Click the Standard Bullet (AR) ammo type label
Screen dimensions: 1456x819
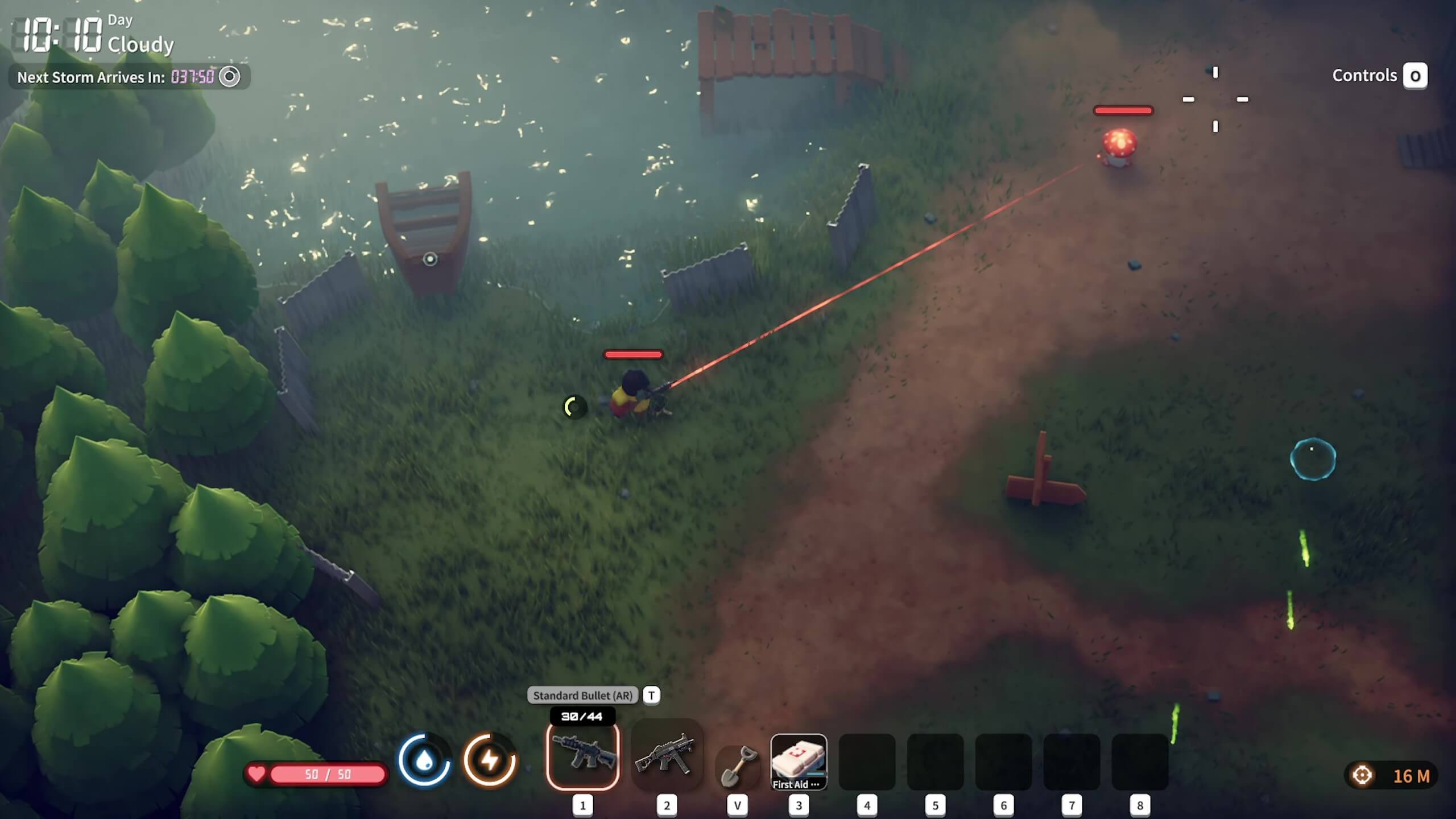point(582,695)
